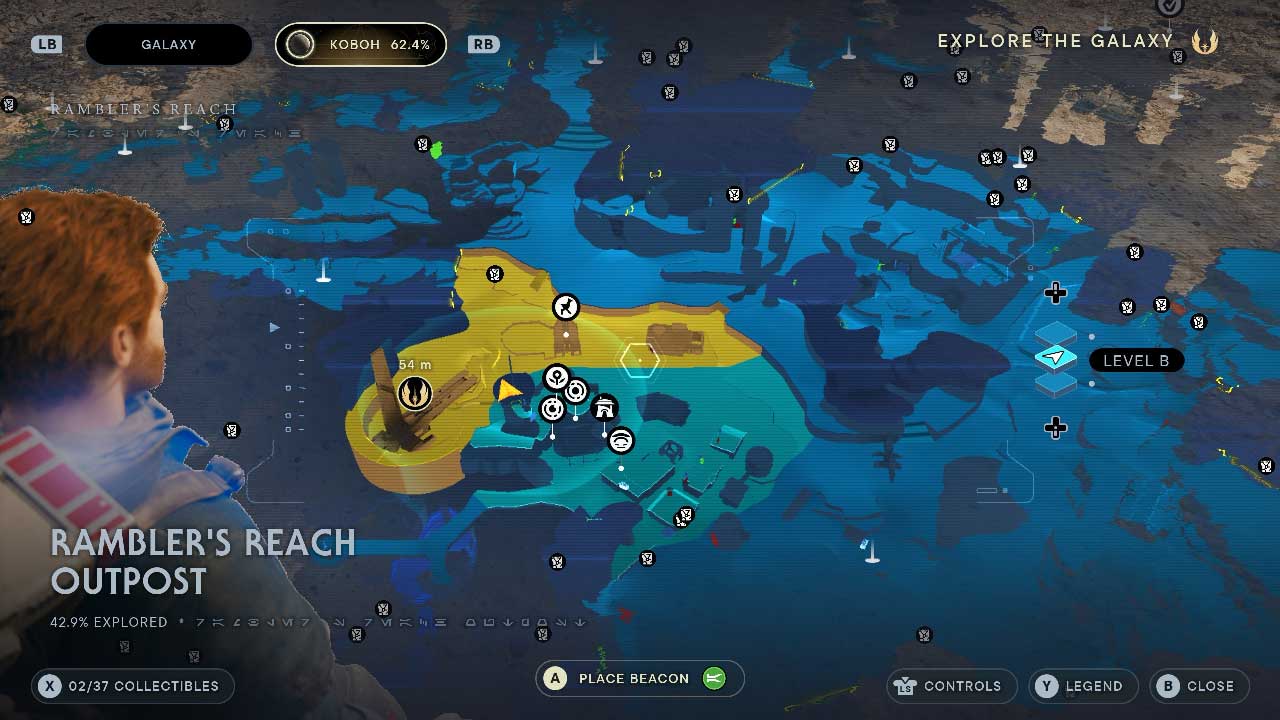Open the map Controls panel
The image size is (1280, 720).
[951, 686]
